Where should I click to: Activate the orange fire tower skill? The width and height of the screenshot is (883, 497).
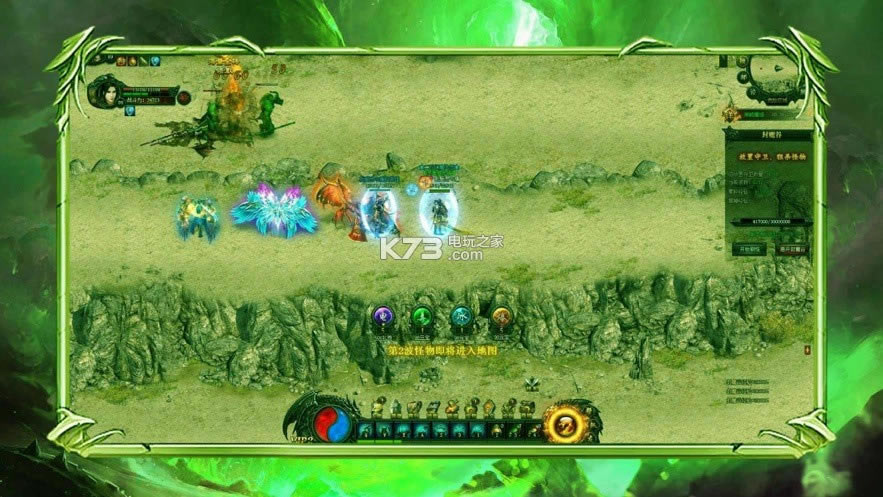click(x=501, y=318)
